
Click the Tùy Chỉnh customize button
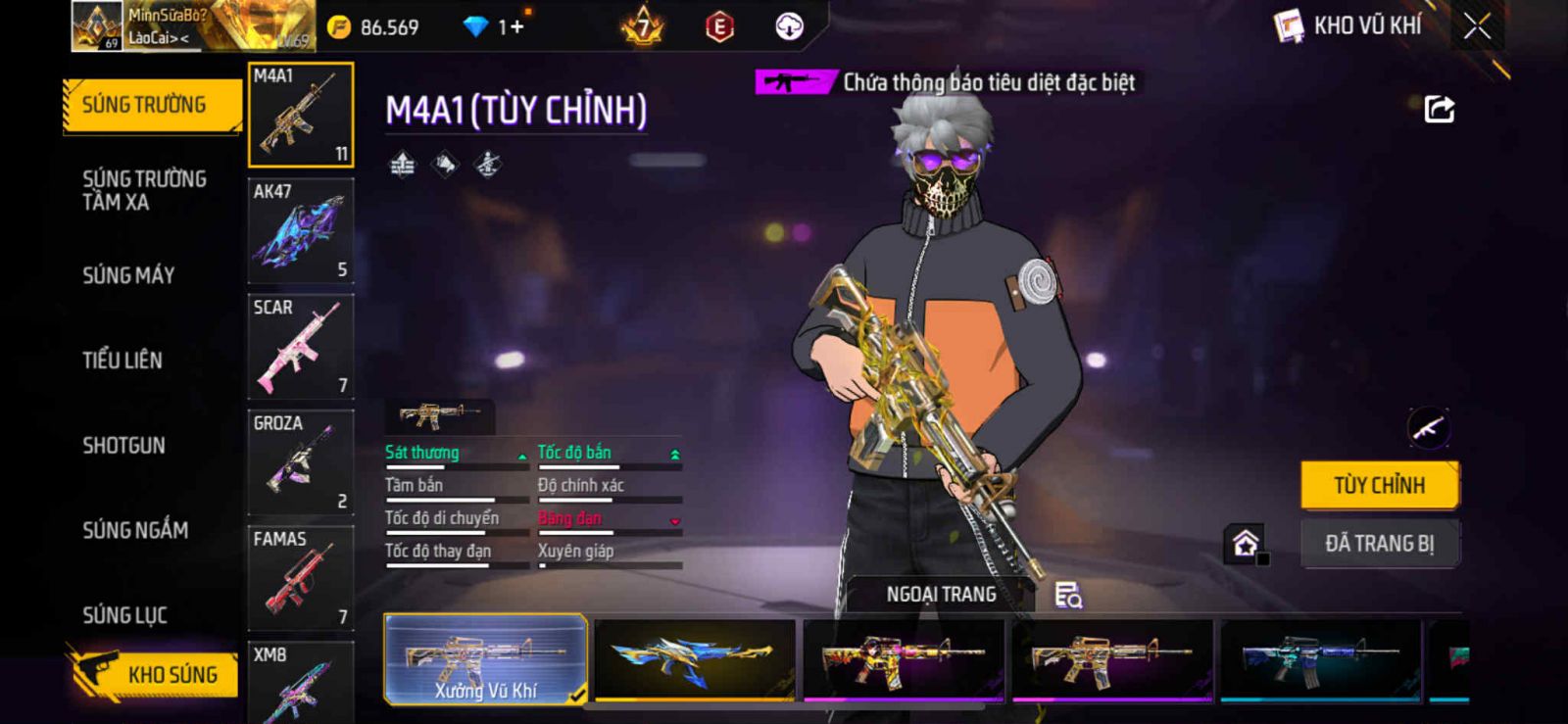pyautogui.click(x=1379, y=485)
